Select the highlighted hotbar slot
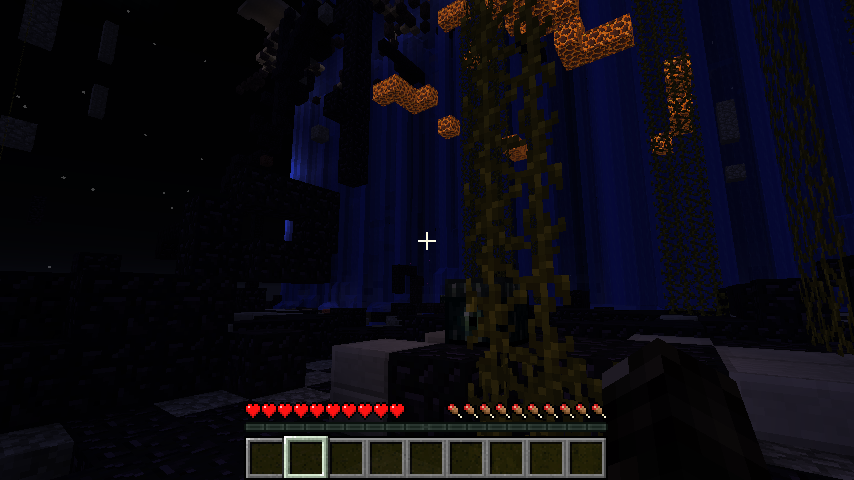This screenshot has width=854, height=480. (305, 457)
